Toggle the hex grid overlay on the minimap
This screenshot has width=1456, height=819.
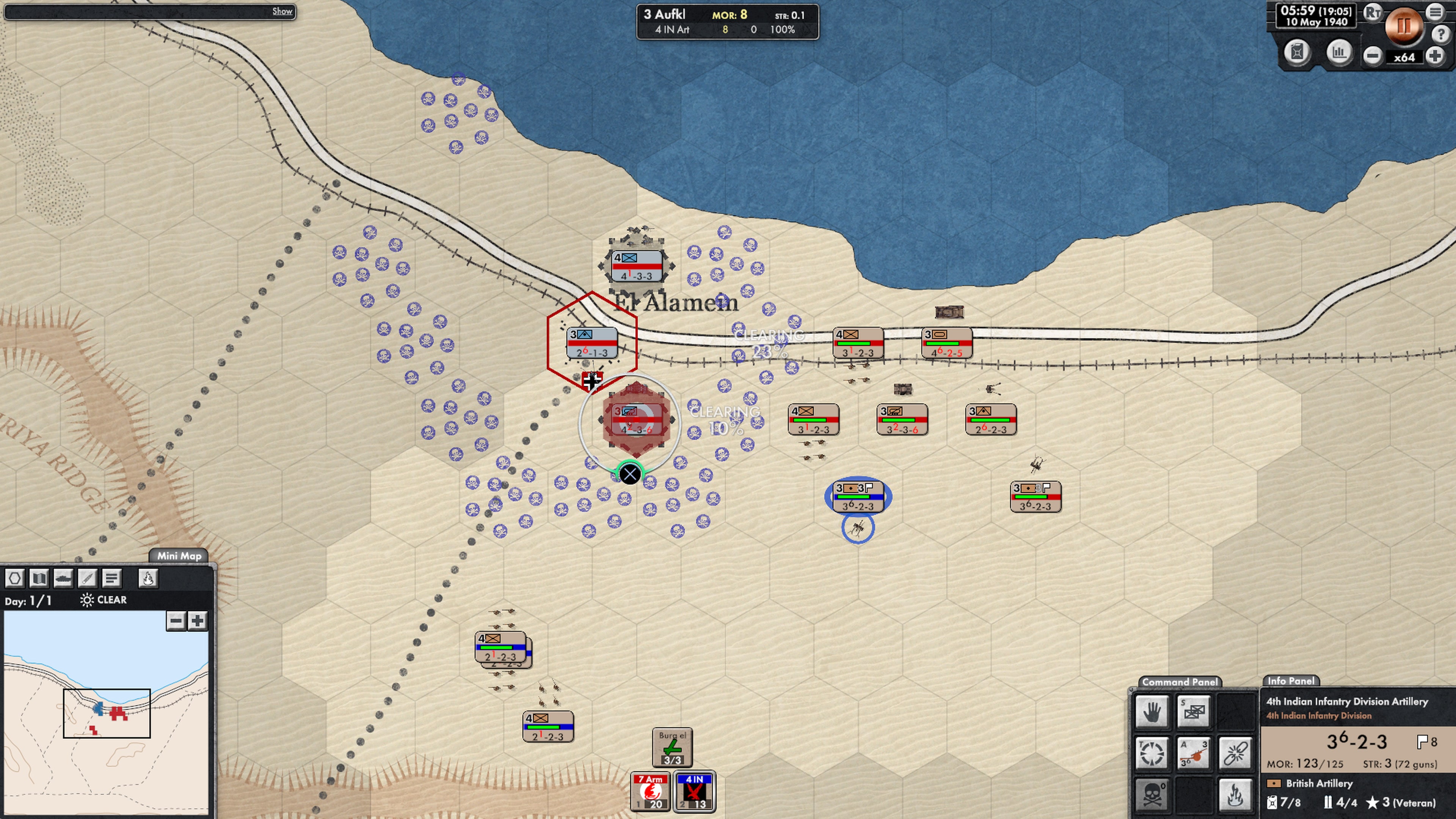(14, 577)
